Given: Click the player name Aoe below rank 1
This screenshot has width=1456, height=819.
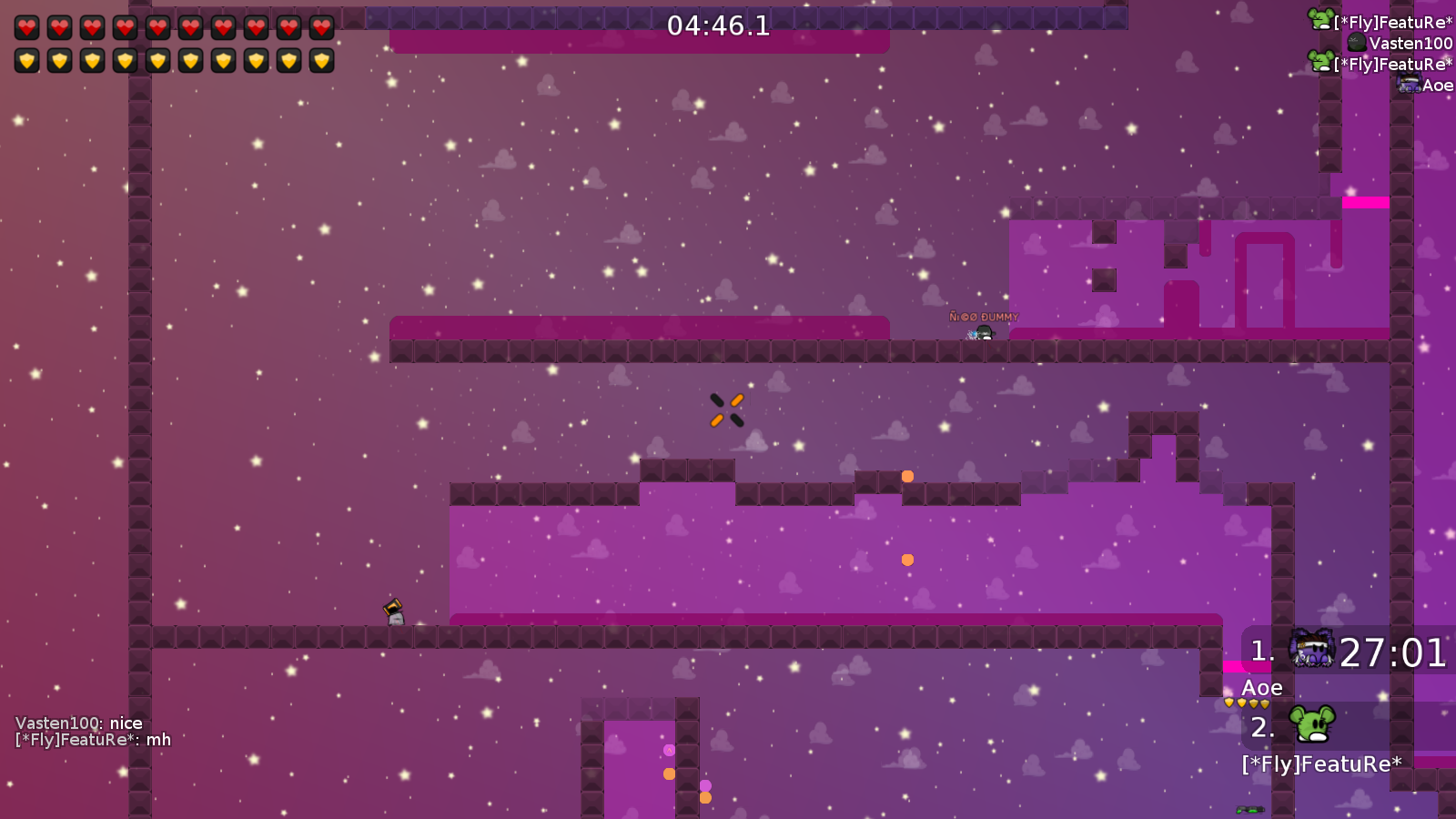Looking at the screenshot, I should [x=1262, y=687].
